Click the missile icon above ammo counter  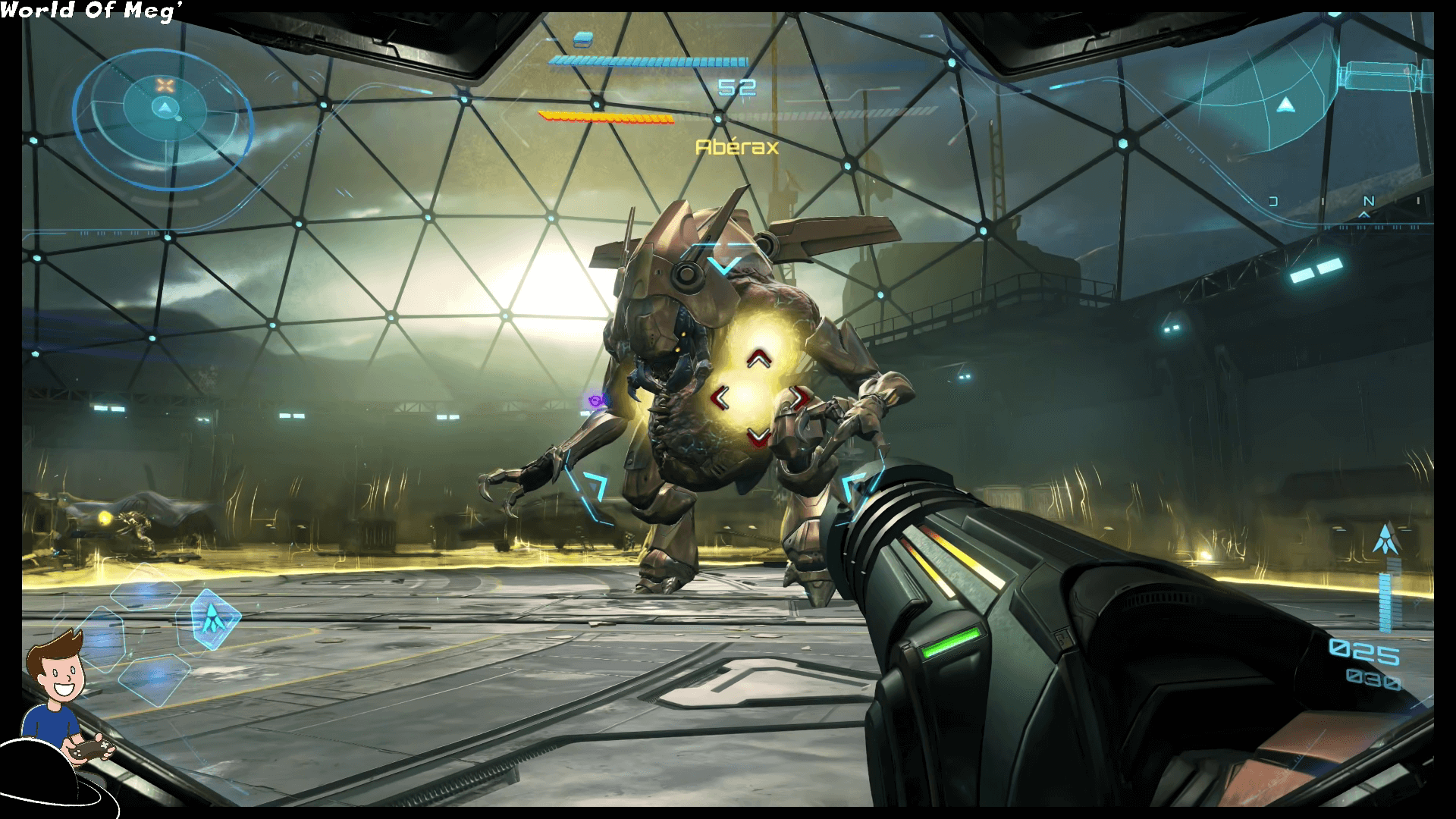pyautogui.click(x=1385, y=539)
